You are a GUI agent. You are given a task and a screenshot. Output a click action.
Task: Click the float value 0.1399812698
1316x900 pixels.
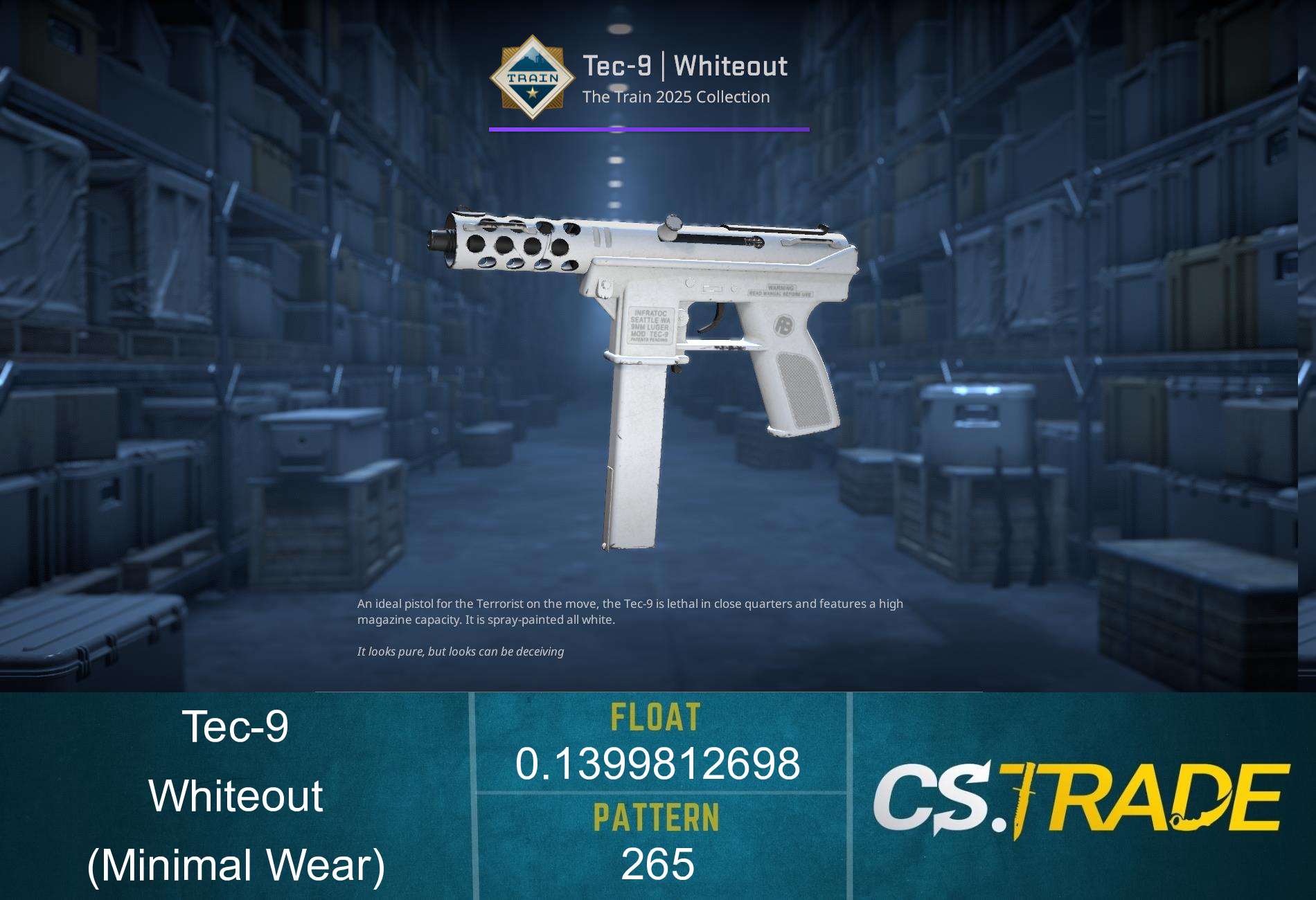[657, 763]
